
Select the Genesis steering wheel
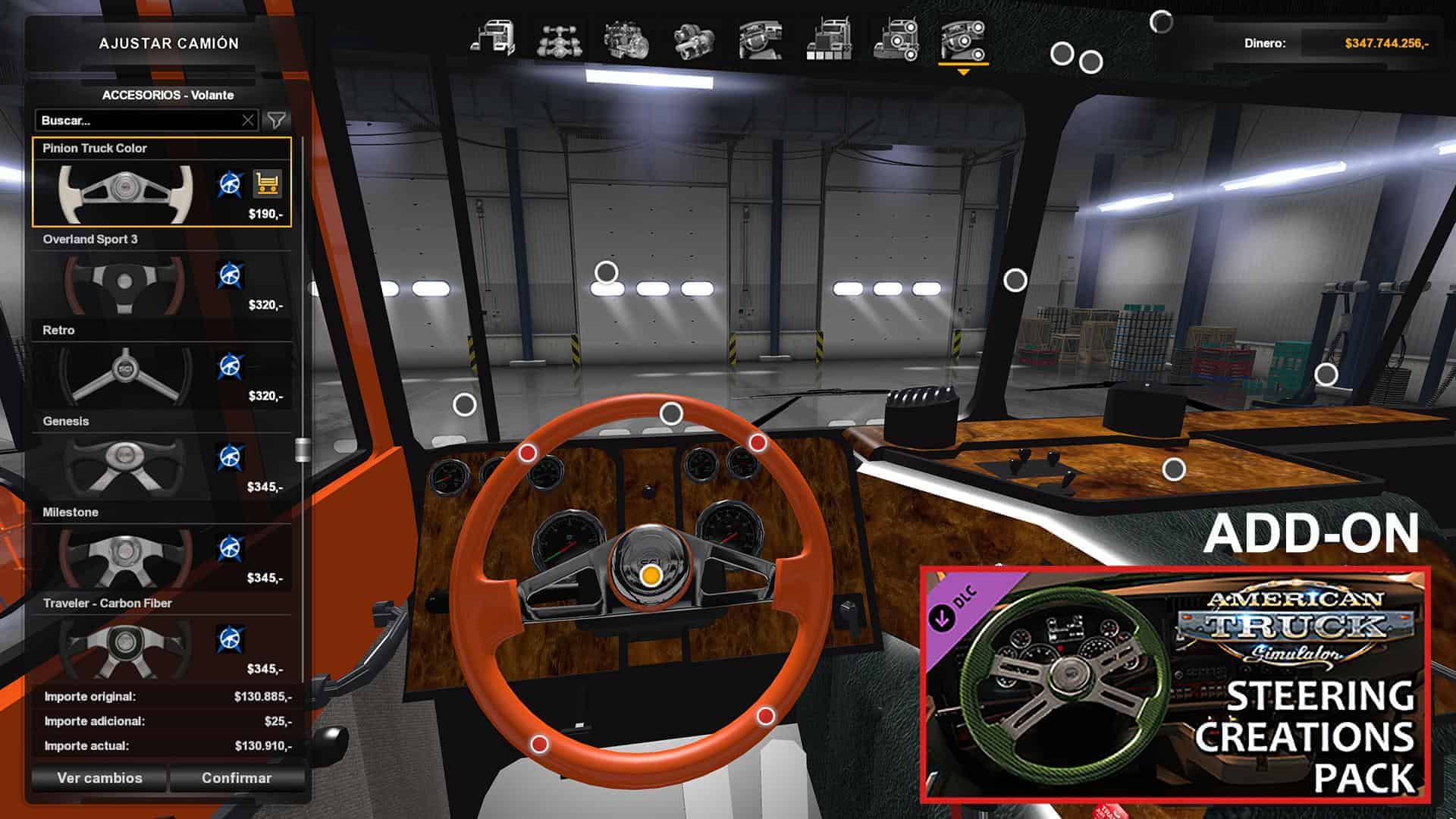(x=124, y=464)
